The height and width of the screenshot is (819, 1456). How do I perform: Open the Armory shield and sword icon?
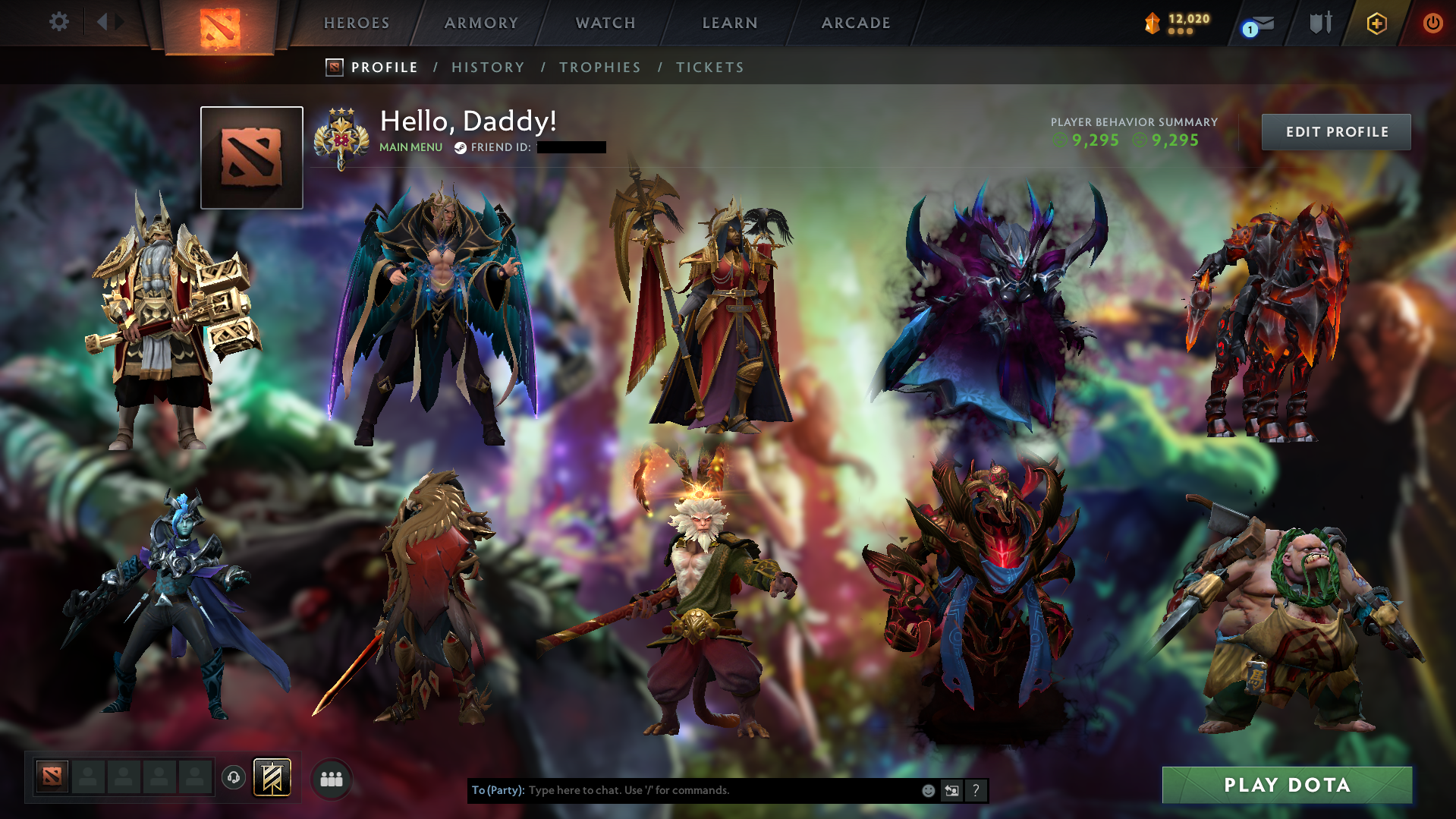pos(1320,23)
